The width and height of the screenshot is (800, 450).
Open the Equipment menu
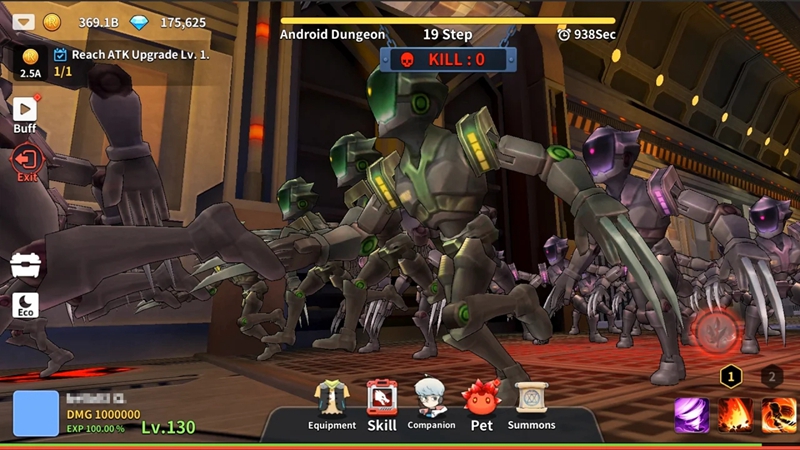coord(332,404)
